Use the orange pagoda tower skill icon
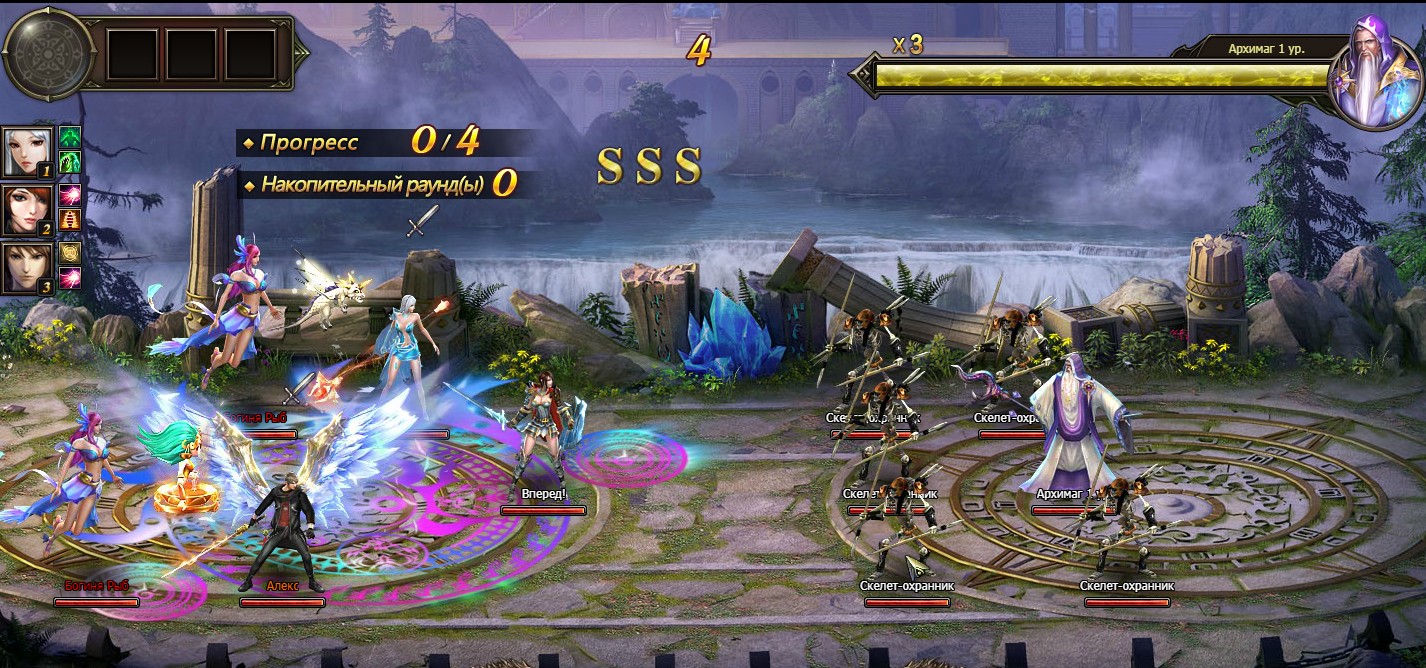This screenshot has height=668, width=1426. click(70, 220)
